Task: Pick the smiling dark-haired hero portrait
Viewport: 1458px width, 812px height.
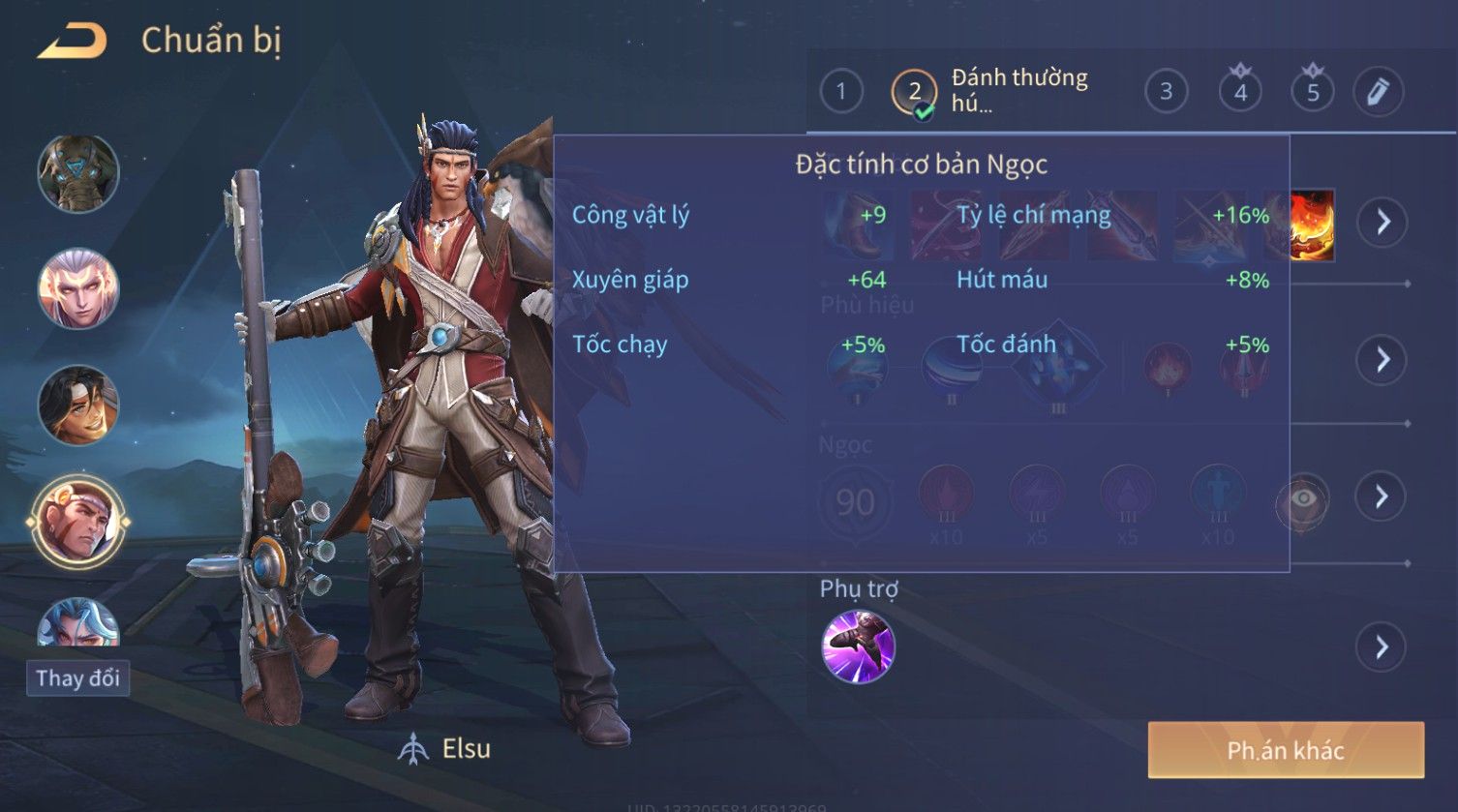Action: [78, 406]
